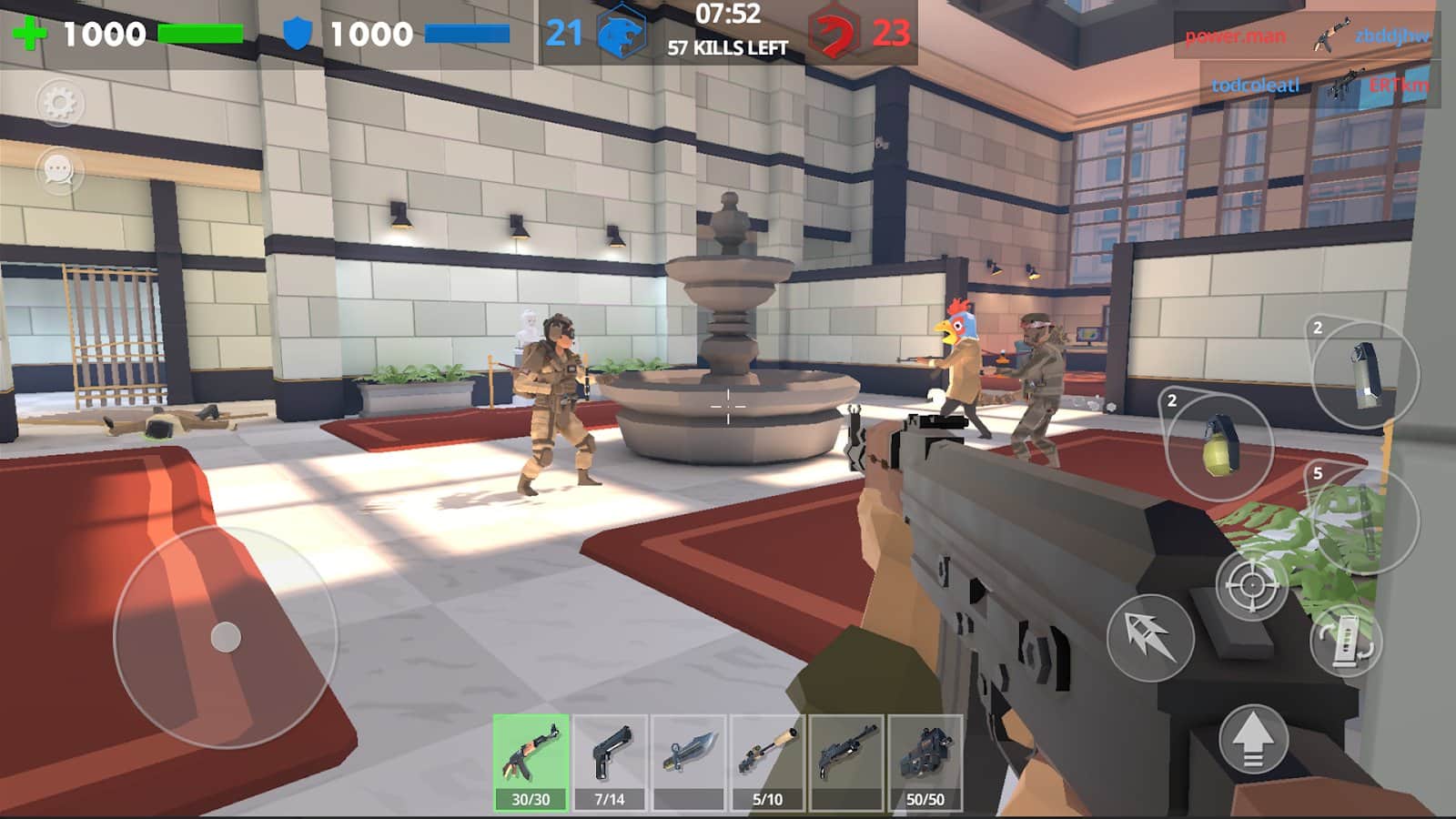Switch to the 50/50 submachine gun
This screenshot has width=1456, height=819.
pyautogui.click(x=925, y=761)
